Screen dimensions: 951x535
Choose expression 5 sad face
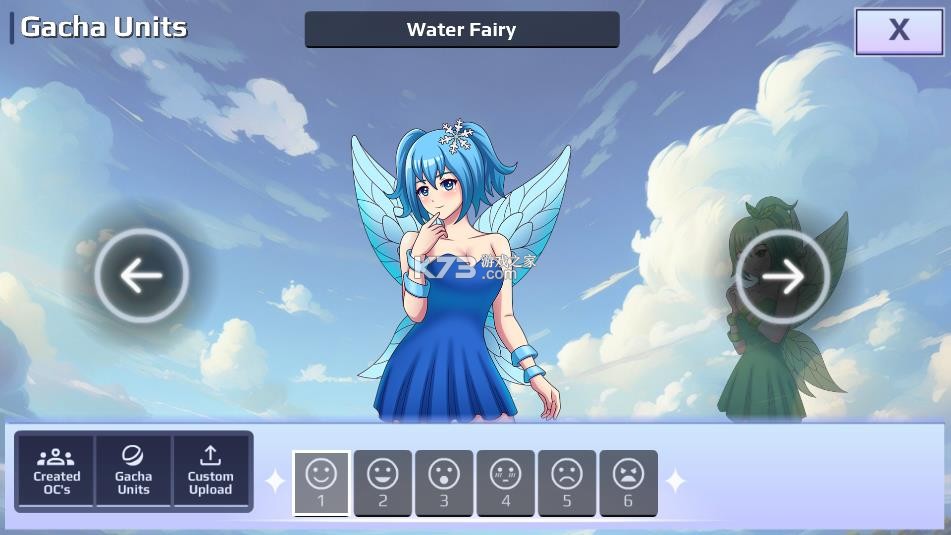[566, 482]
